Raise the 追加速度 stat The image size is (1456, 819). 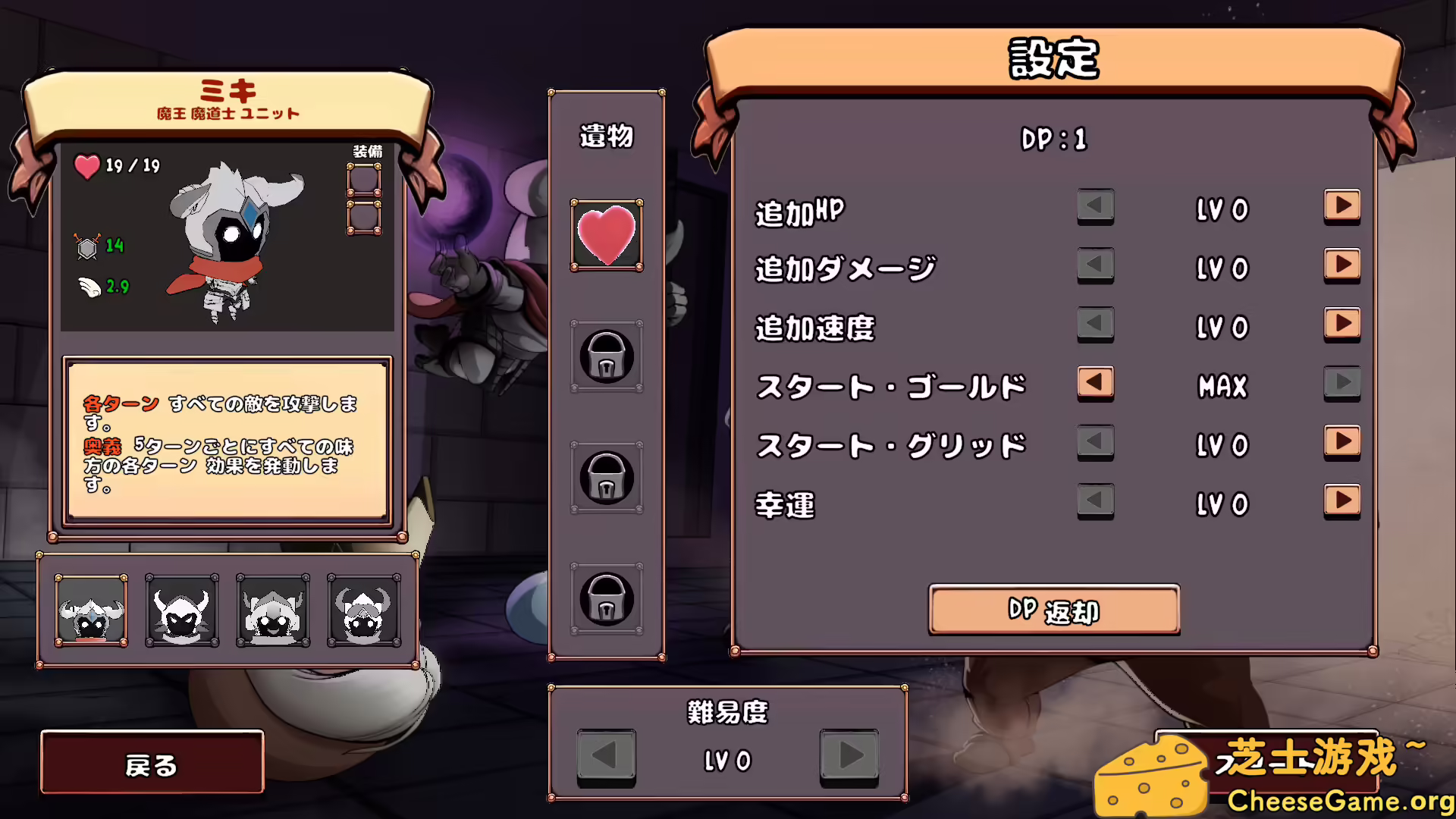(1341, 325)
